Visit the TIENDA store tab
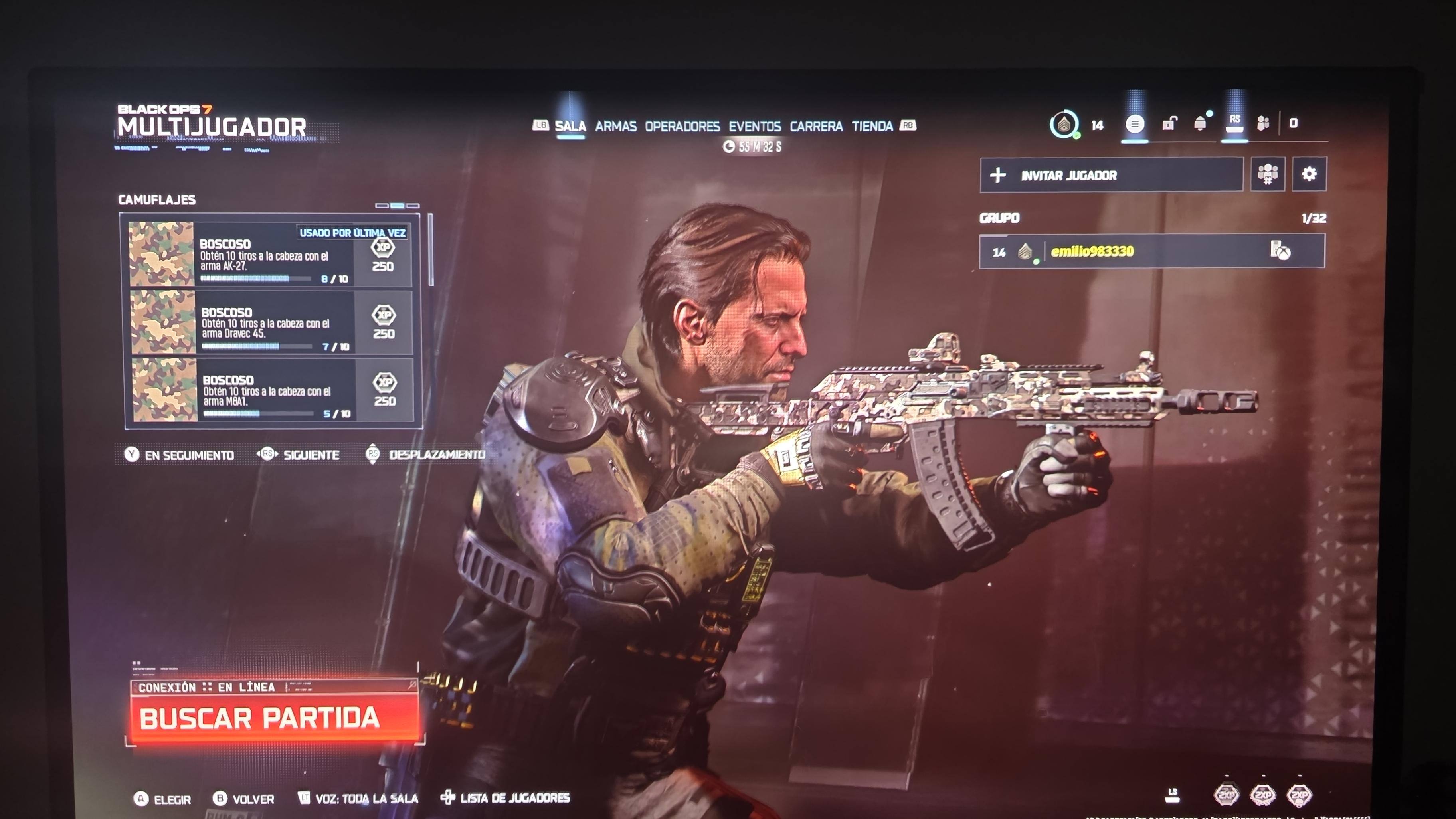The width and height of the screenshot is (1456, 819). click(872, 126)
